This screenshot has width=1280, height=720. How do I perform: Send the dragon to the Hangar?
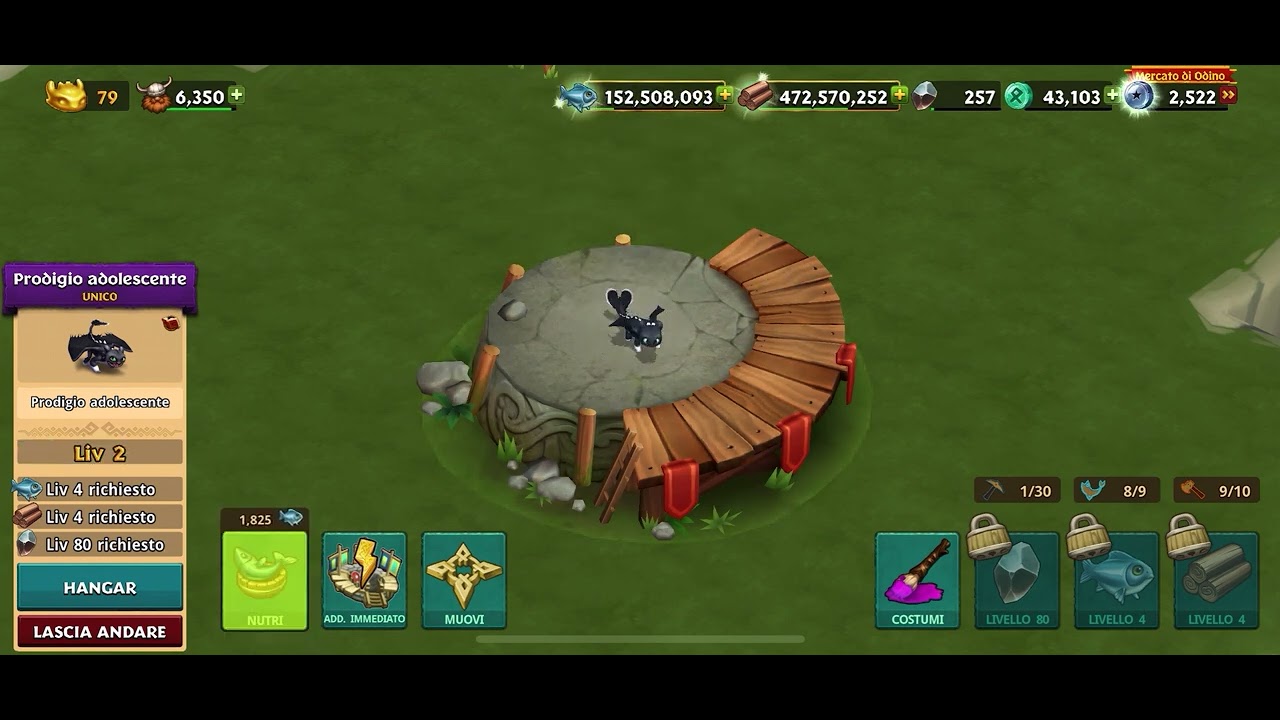coord(100,587)
